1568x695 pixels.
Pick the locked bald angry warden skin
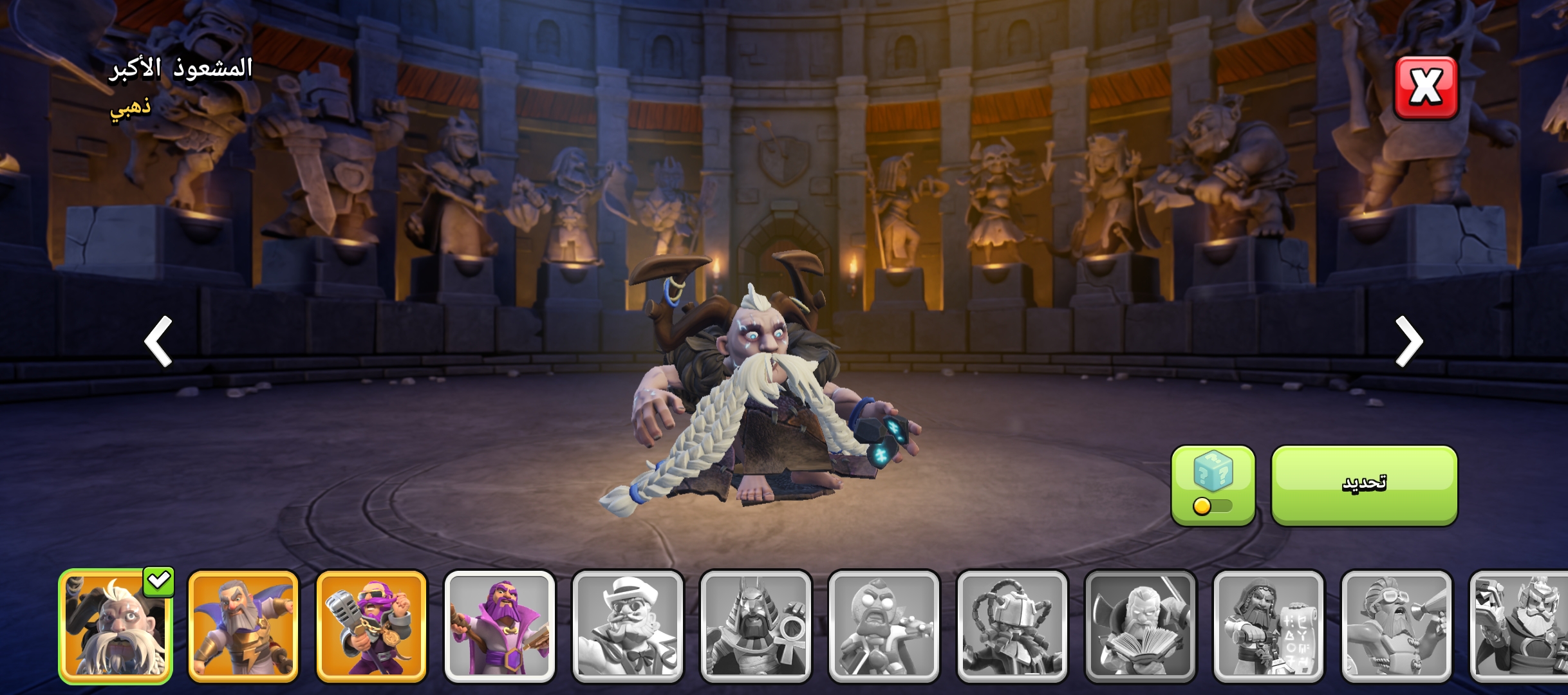(x=884, y=626)
